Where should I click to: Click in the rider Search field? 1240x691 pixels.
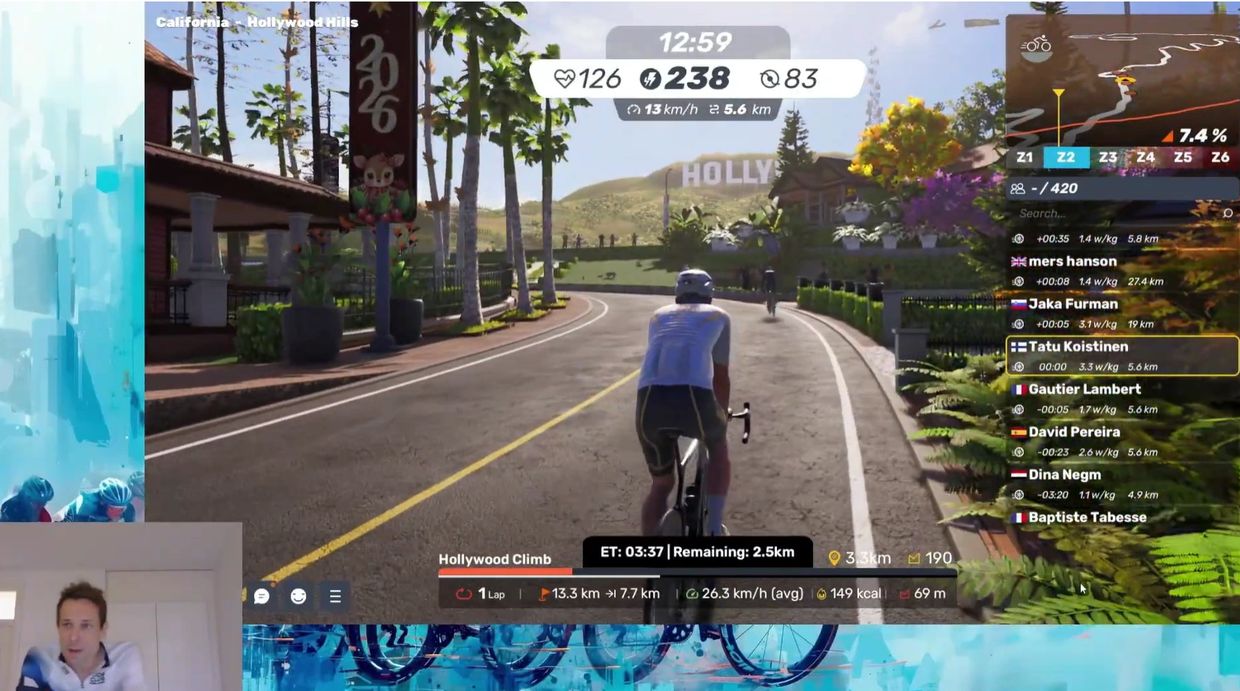click(x=1110, y=213)
